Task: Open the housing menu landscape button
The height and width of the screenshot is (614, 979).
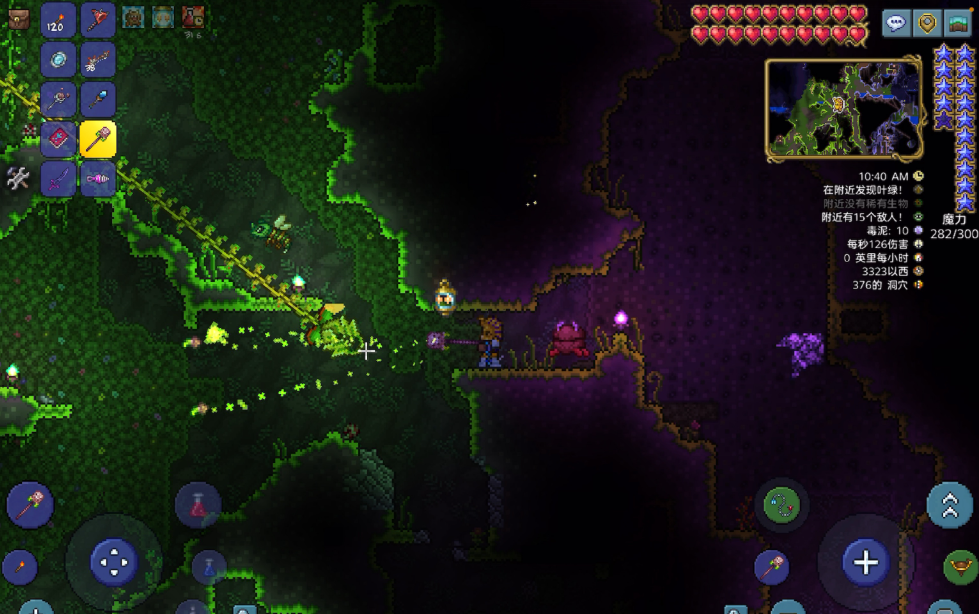Action: [x=960, y=23]
